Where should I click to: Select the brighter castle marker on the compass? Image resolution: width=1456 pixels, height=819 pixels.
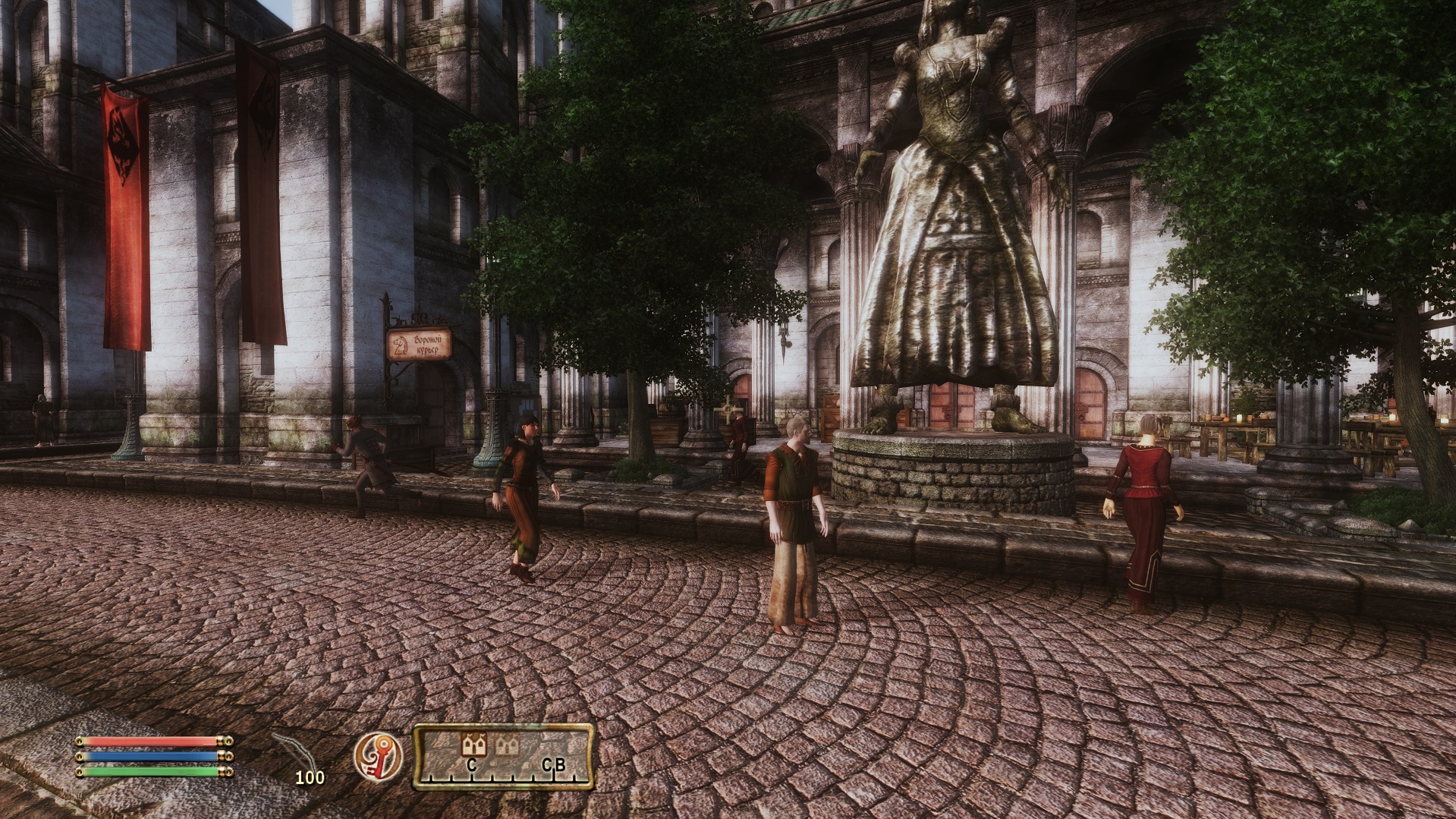474,745
